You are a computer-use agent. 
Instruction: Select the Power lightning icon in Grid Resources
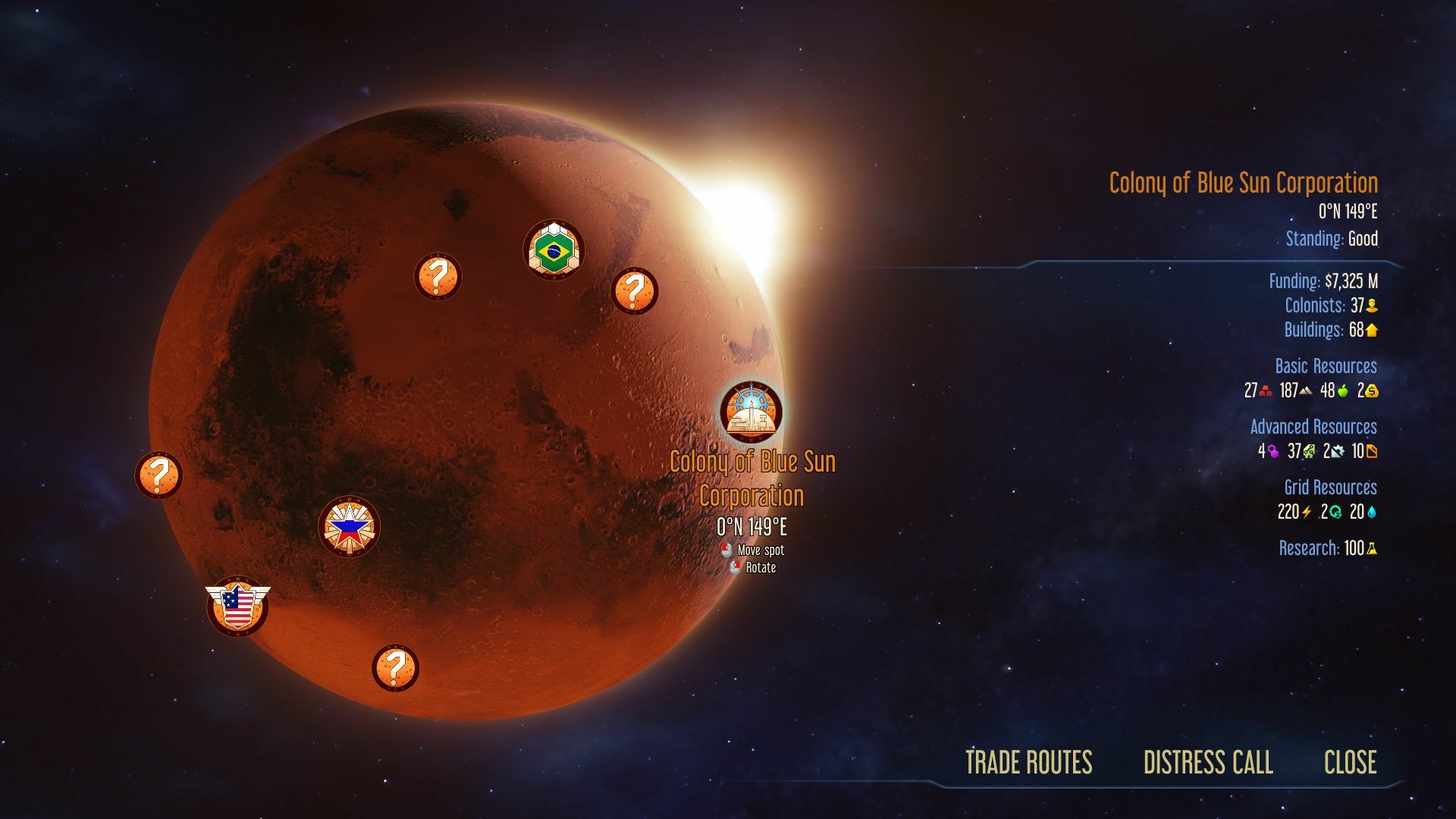click(x=1307, y=513)
